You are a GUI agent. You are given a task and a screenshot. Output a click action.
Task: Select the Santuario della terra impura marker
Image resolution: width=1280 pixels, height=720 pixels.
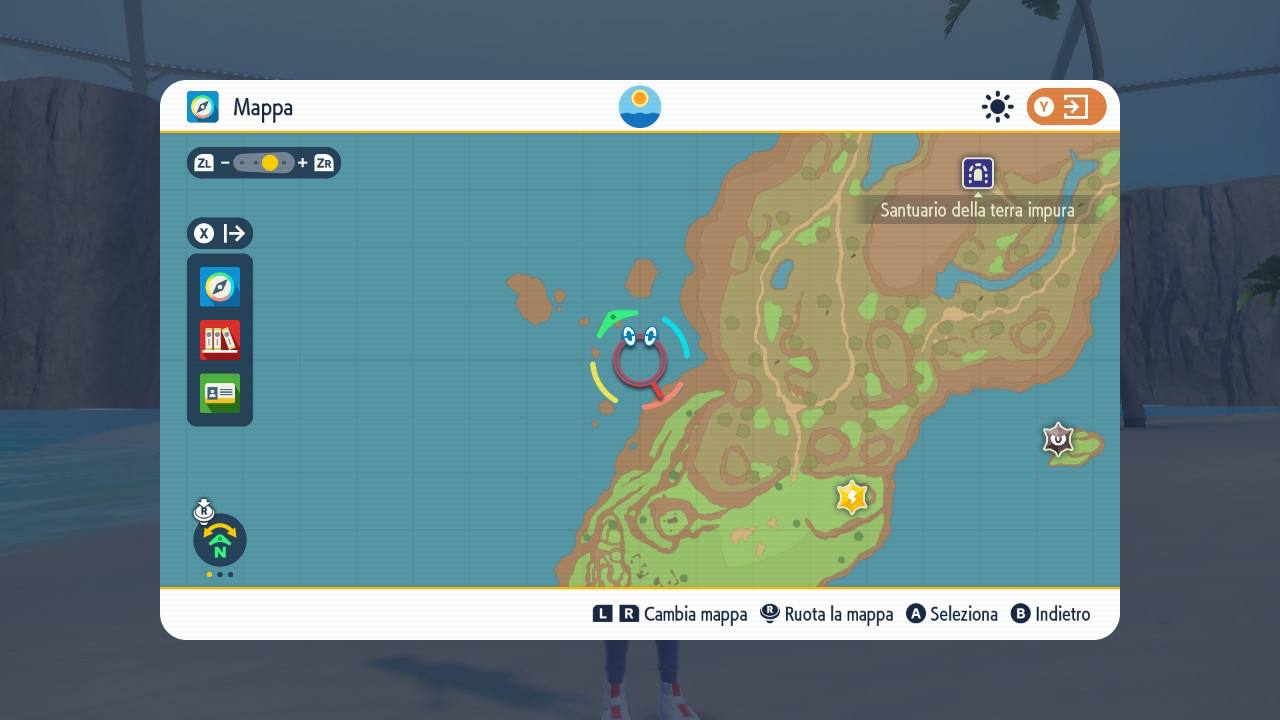pos(977,173)
